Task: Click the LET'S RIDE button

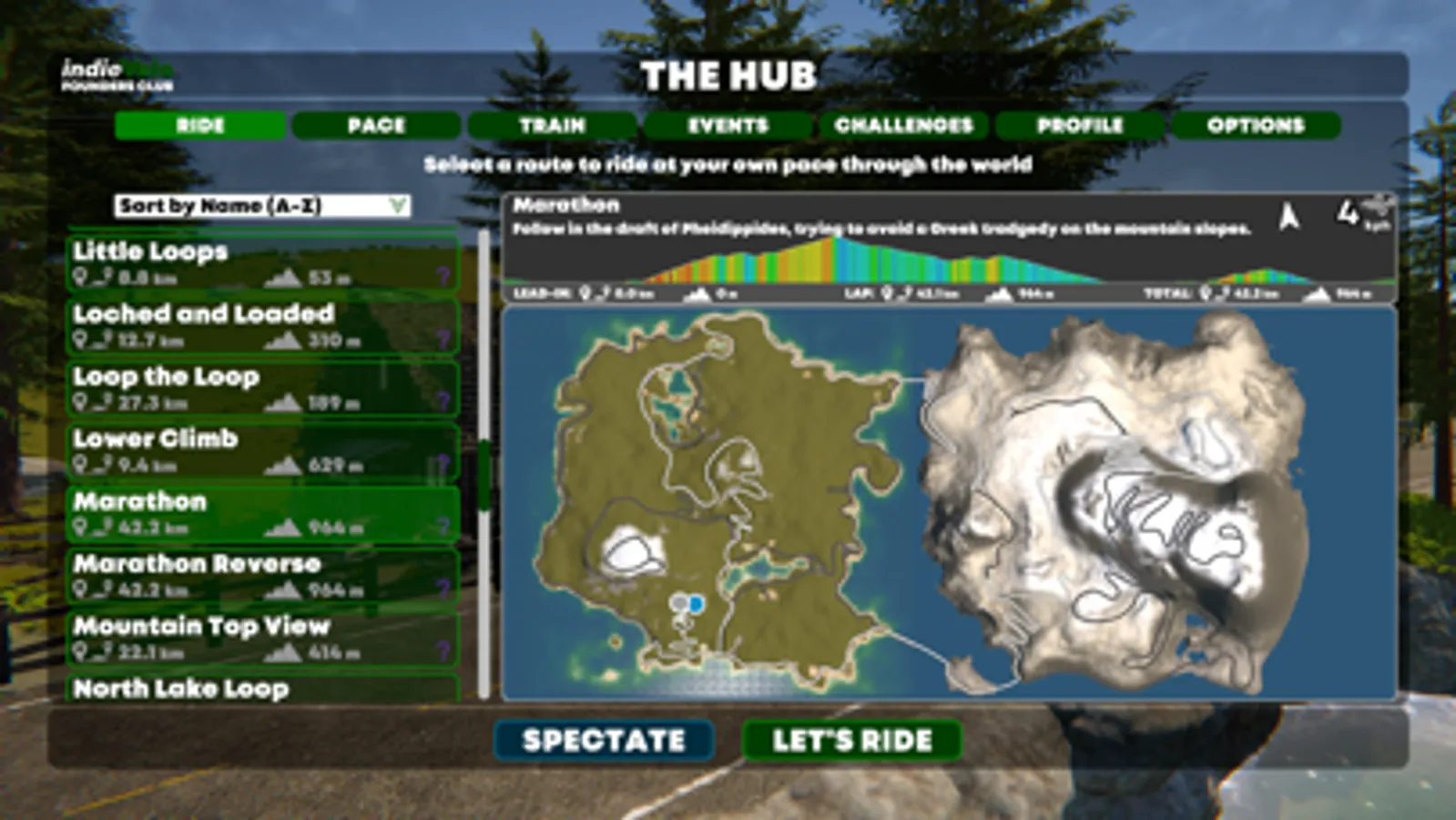Action: 850,740
